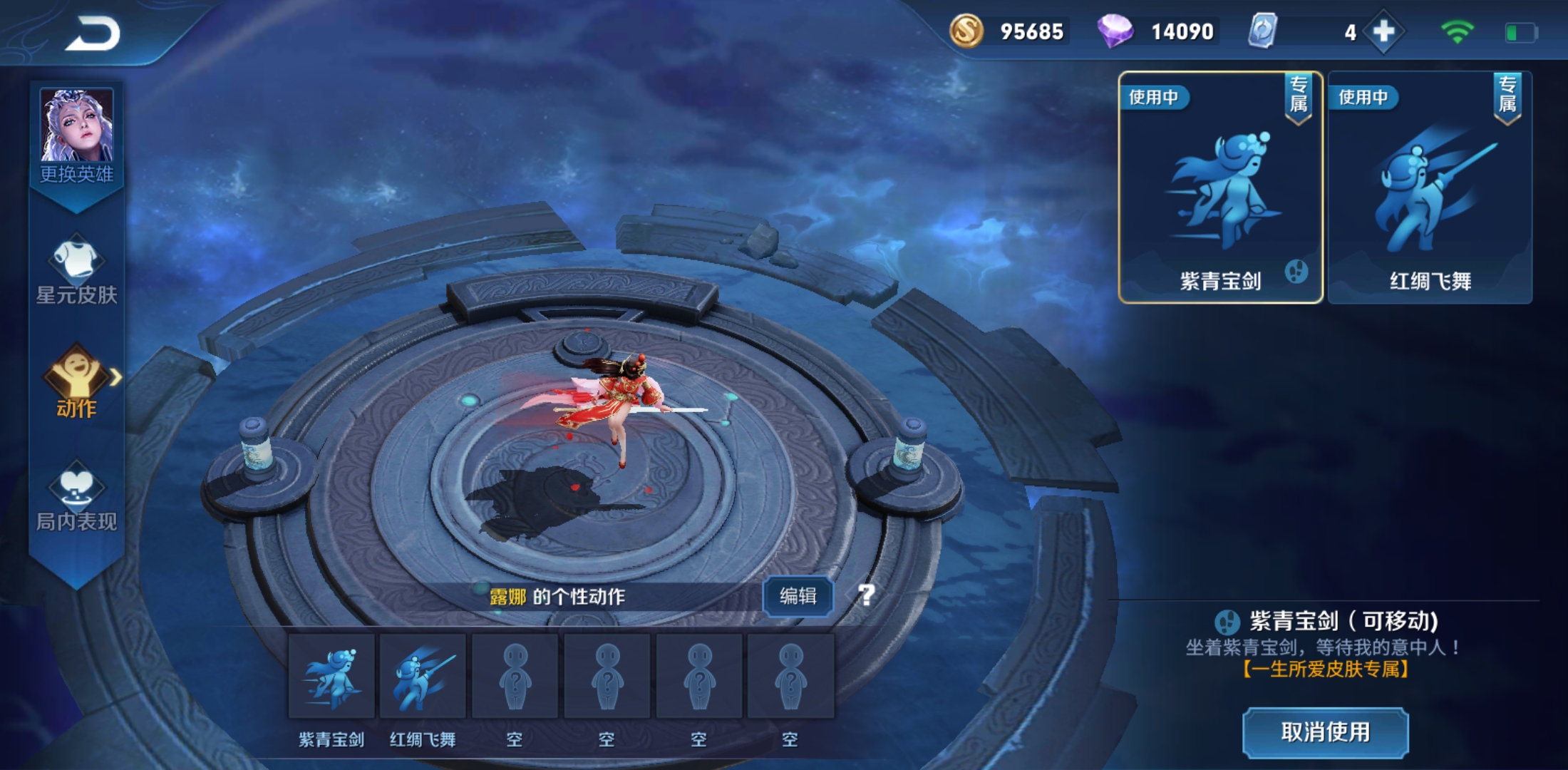
Task: Click the 编辑 edit button
Action: point(798,596)
